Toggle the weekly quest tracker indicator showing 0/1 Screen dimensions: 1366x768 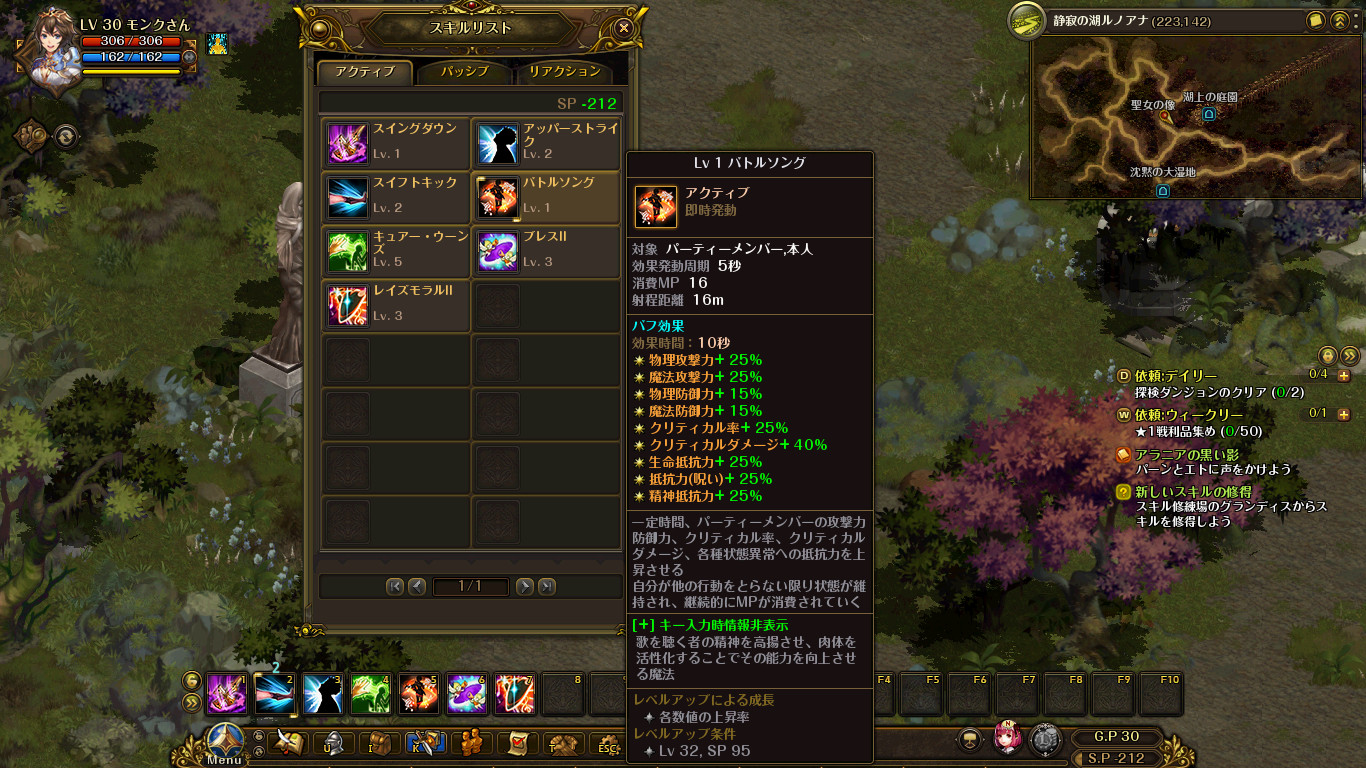[1317, 413]
